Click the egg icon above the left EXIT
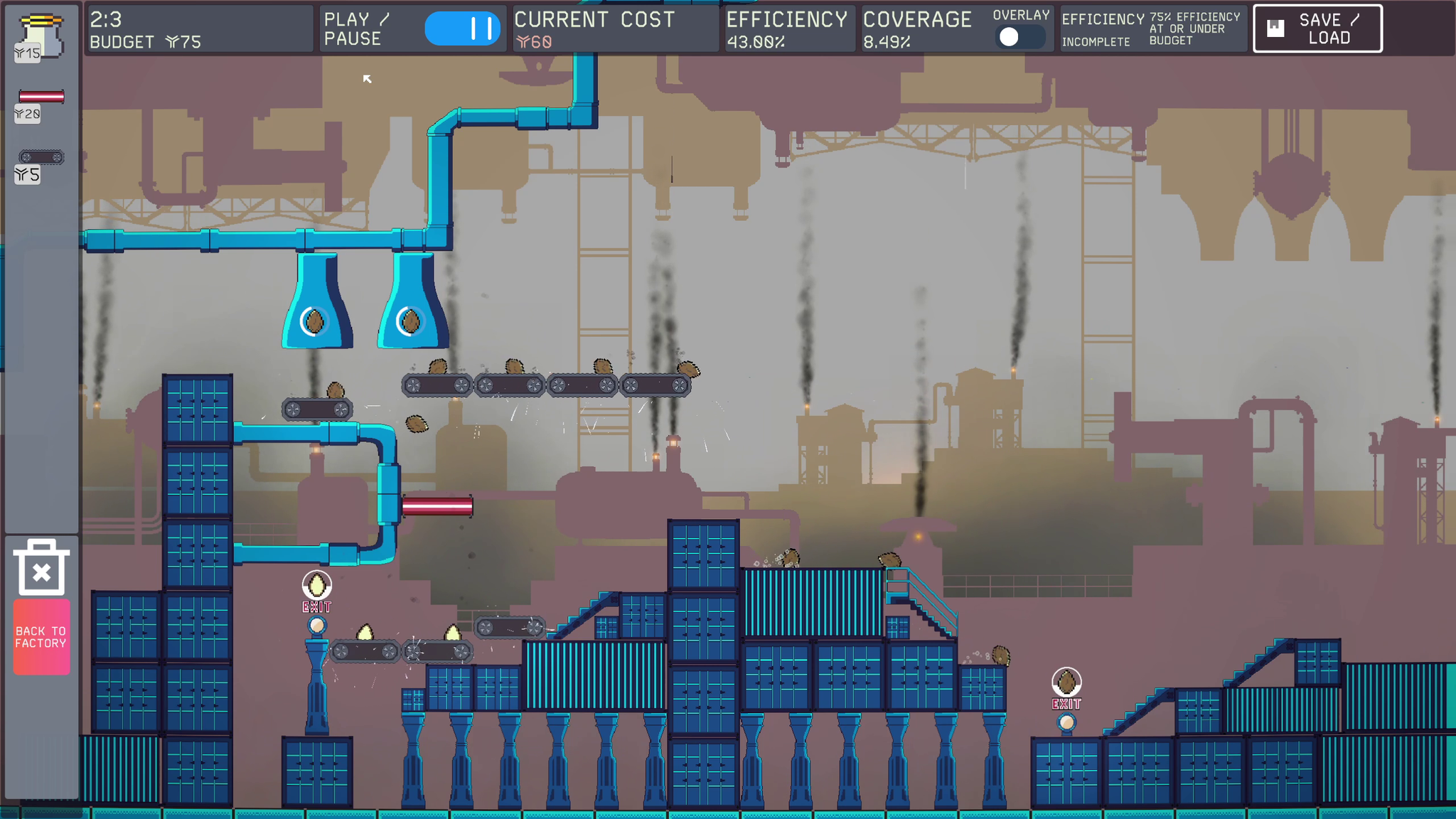1456x819 pixels. (316, 584)
